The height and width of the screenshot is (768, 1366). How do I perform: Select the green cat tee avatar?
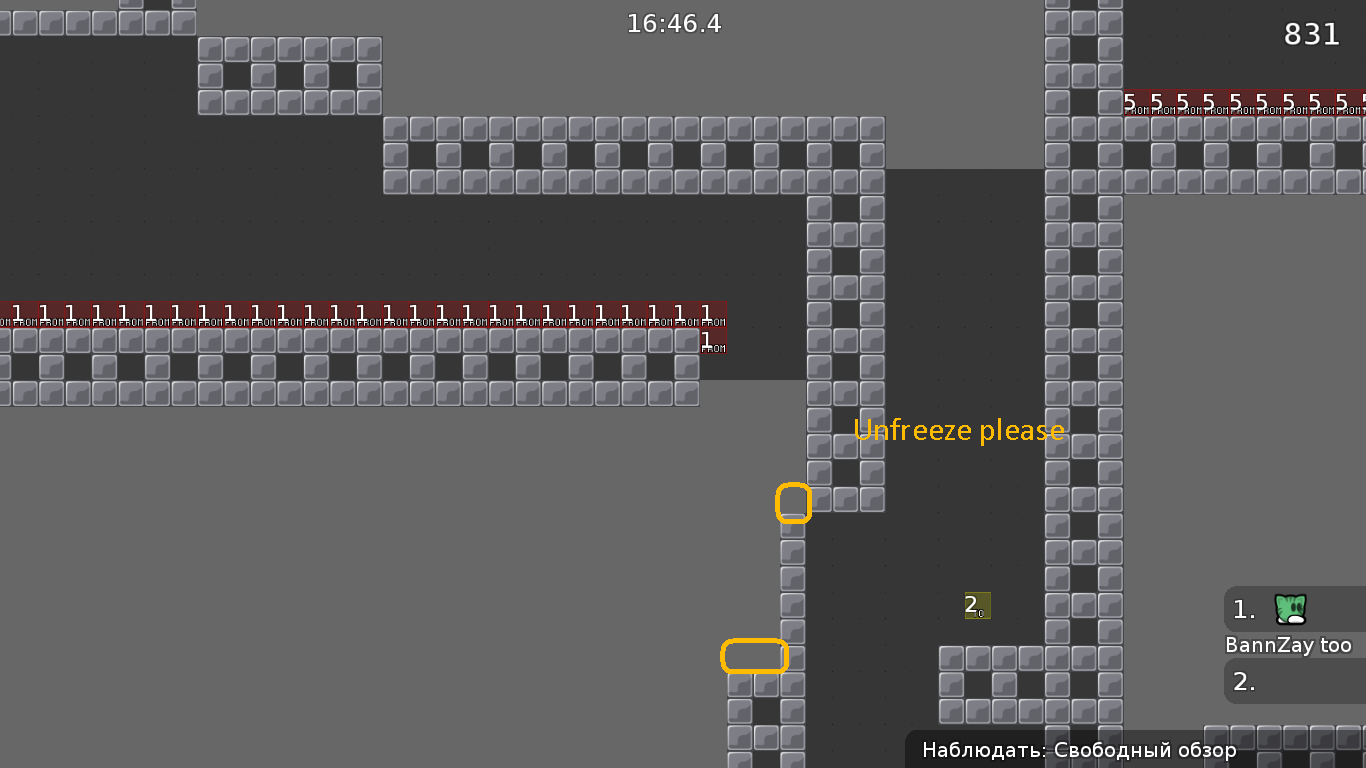tap(1289, 608)
